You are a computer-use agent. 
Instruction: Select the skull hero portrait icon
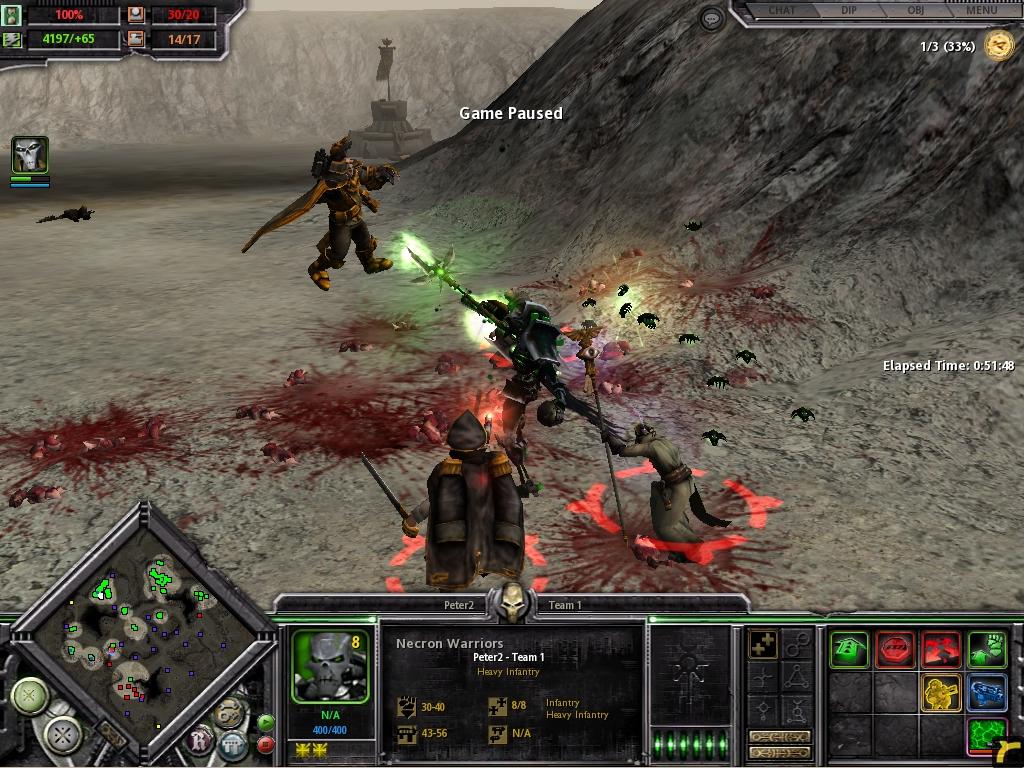coord(30,156)
